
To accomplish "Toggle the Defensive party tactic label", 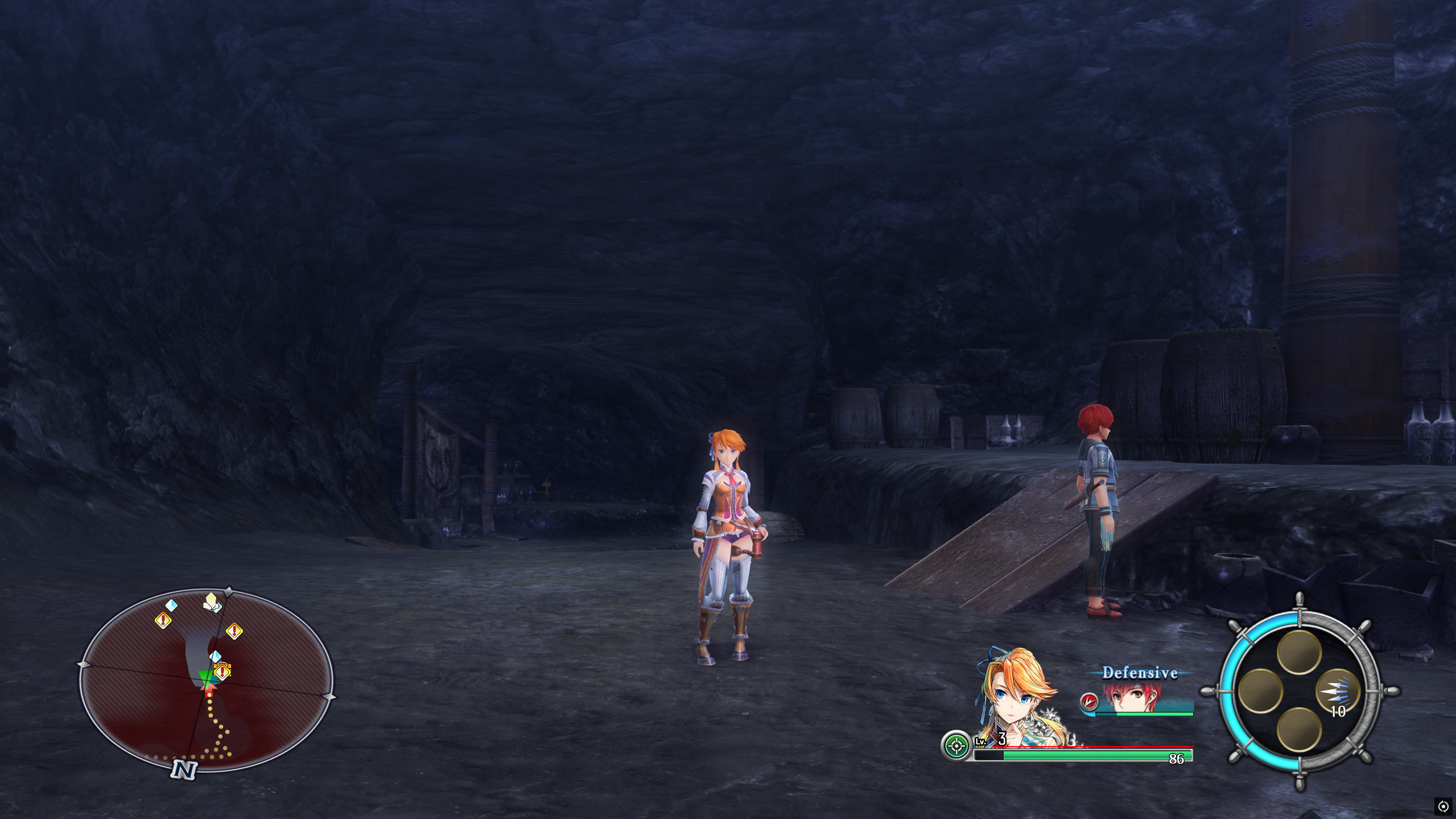I will pyautogui.click(x=1140, y=673).
